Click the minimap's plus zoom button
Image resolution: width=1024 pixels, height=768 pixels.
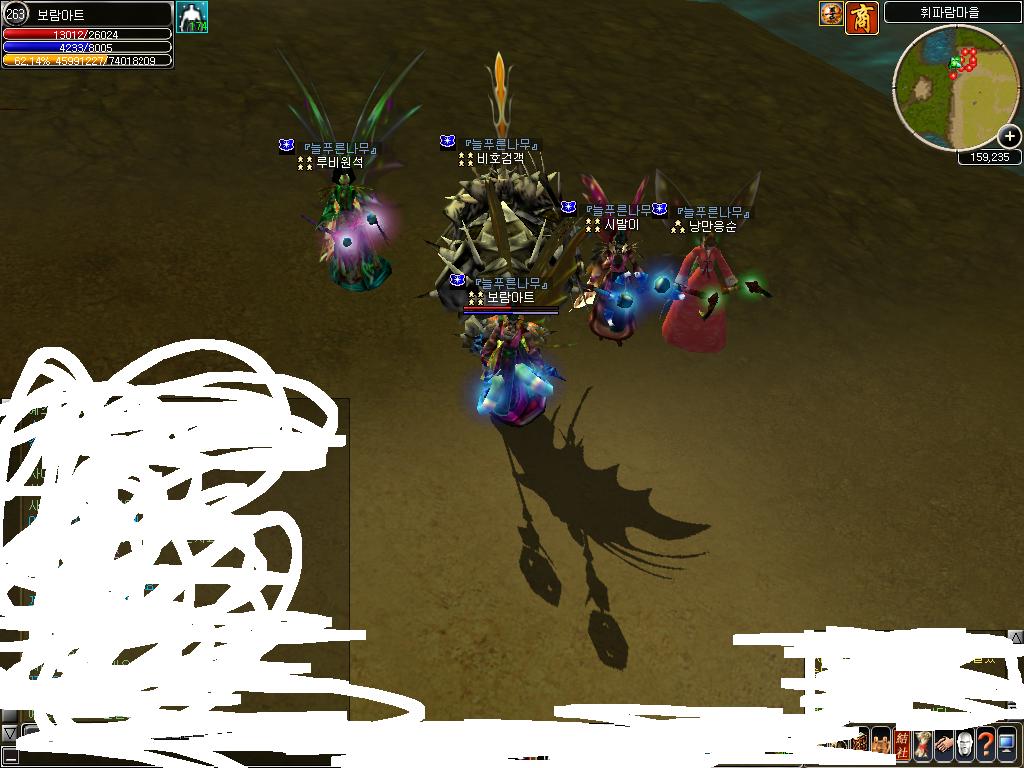(x=1009, y=137)
